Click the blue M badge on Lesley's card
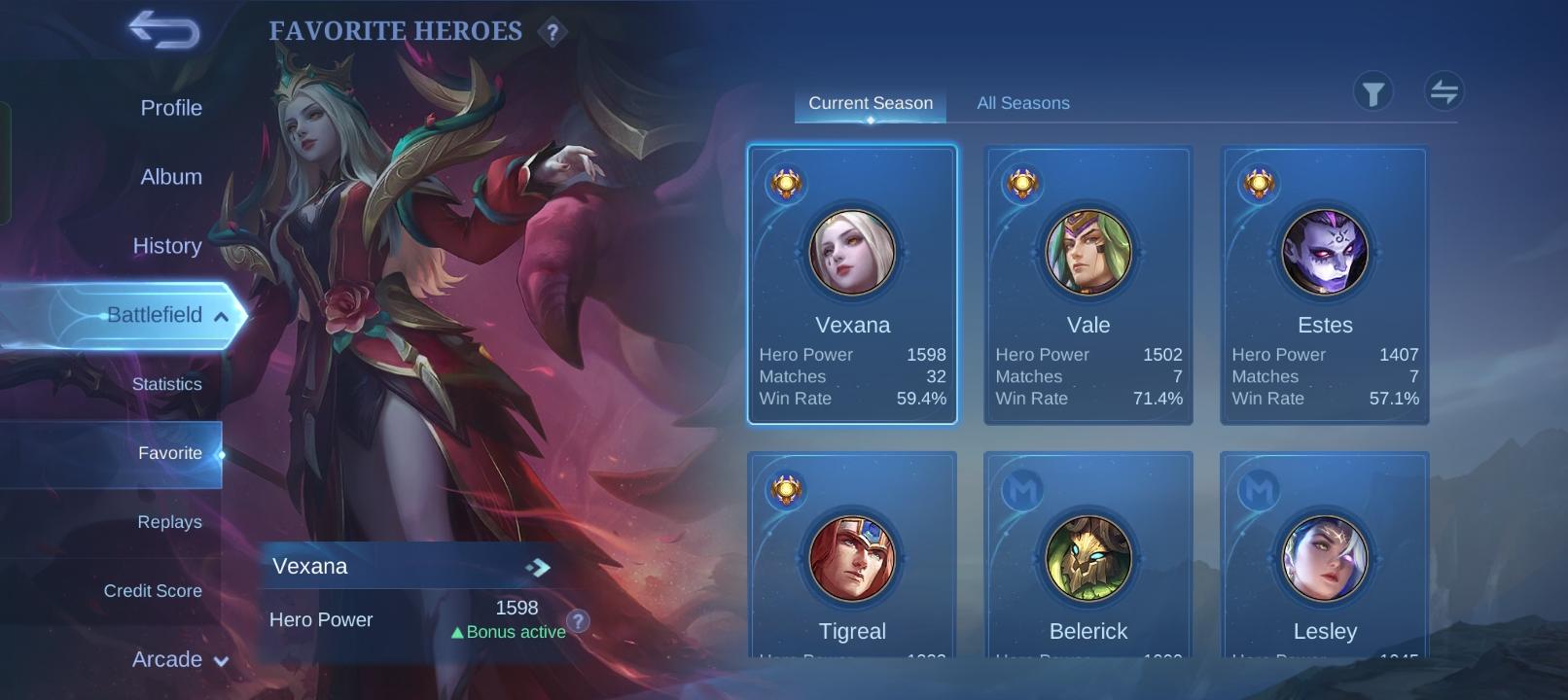Viewport: 1568px width, 700px height. (x=1259, y=491)
